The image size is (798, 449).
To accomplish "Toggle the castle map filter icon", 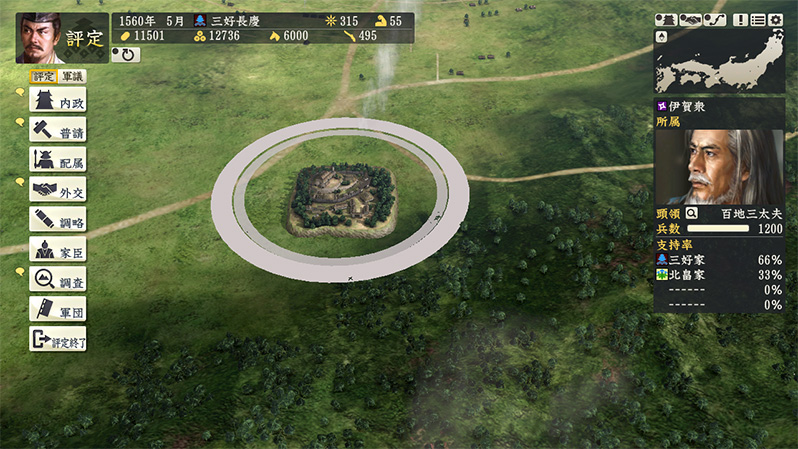I will pyautogui.click(x=667, y=20).
